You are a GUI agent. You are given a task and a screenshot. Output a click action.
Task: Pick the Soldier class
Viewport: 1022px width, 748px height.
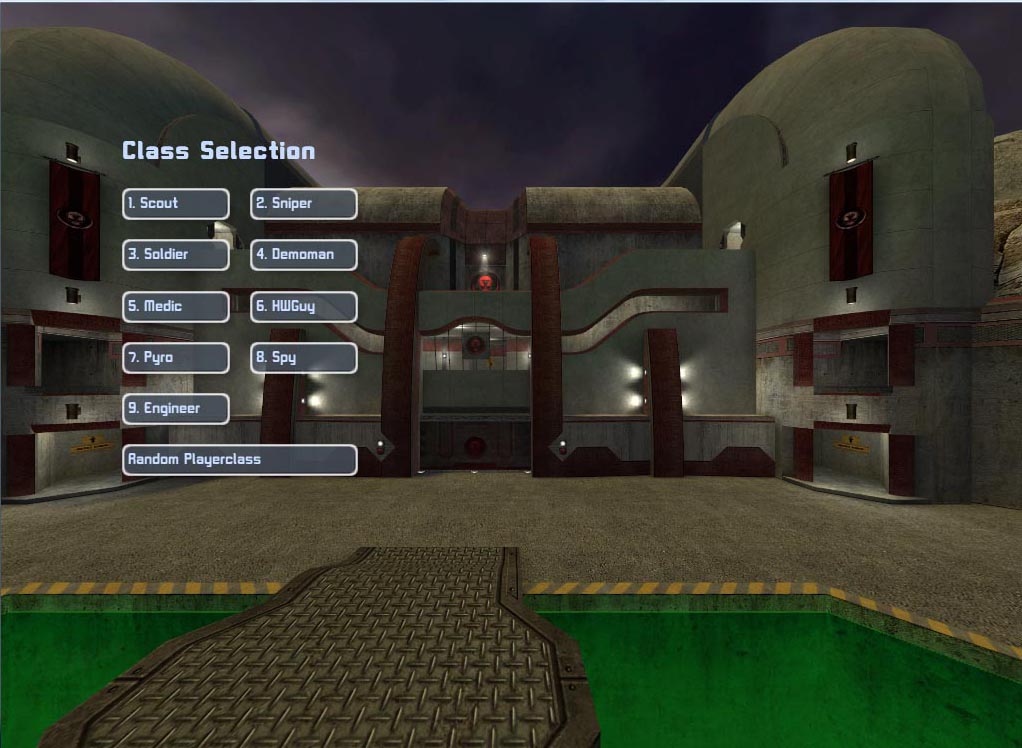pyautogui.click(x=176, y=255)
